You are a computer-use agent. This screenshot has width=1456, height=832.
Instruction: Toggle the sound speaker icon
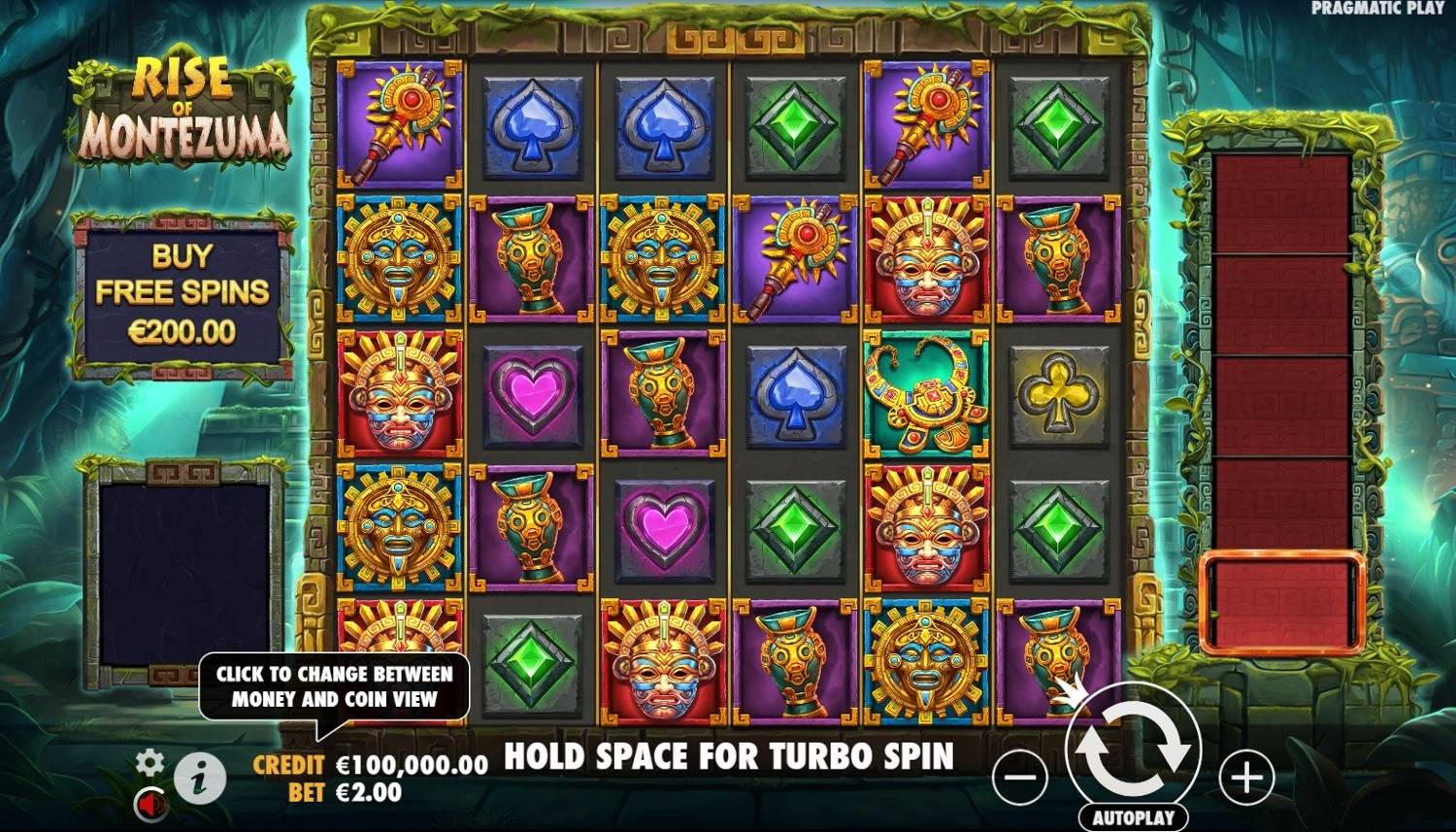150,804
